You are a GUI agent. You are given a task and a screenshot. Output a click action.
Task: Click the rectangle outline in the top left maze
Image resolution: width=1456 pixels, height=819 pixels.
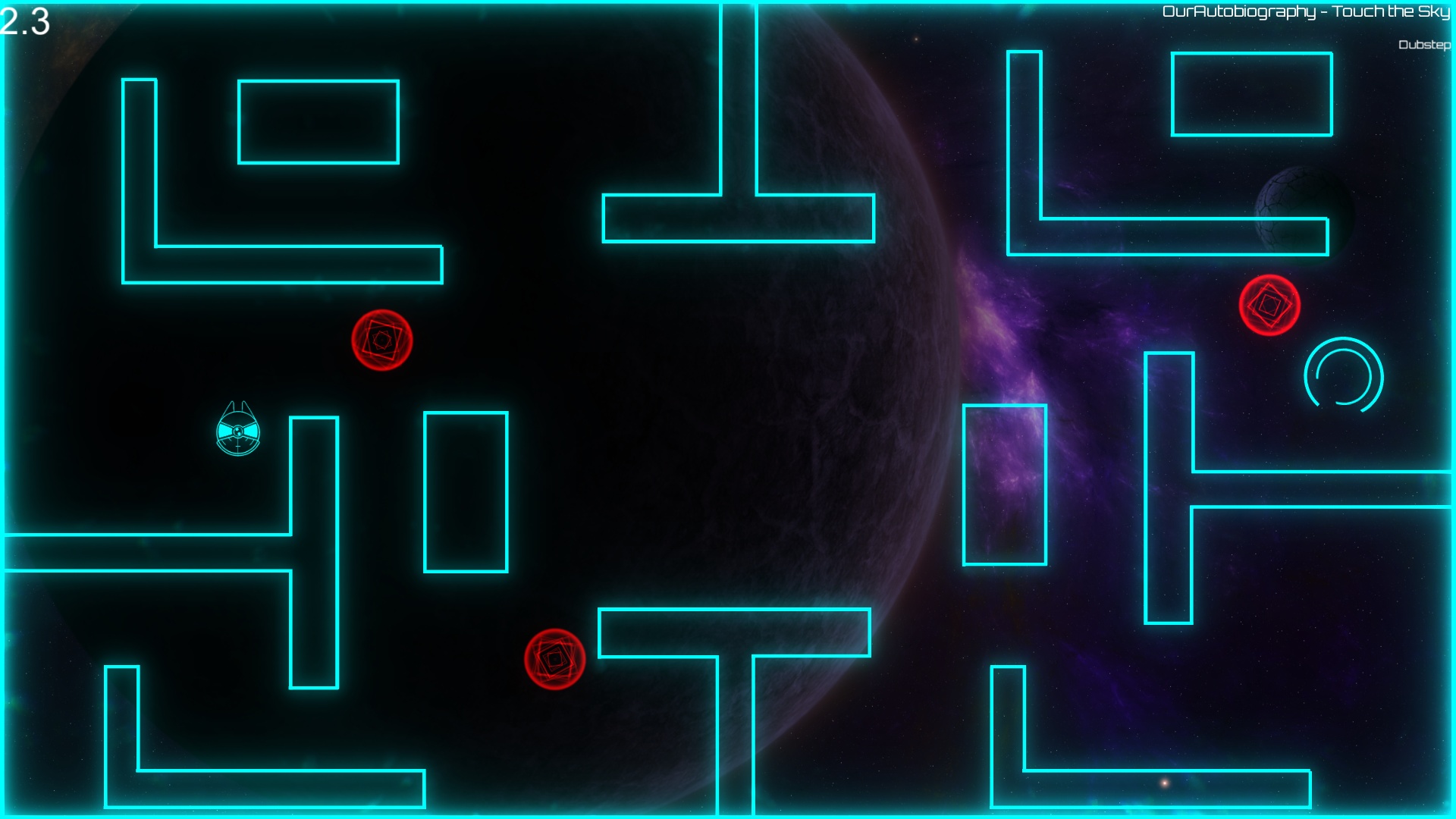point(319,121)
